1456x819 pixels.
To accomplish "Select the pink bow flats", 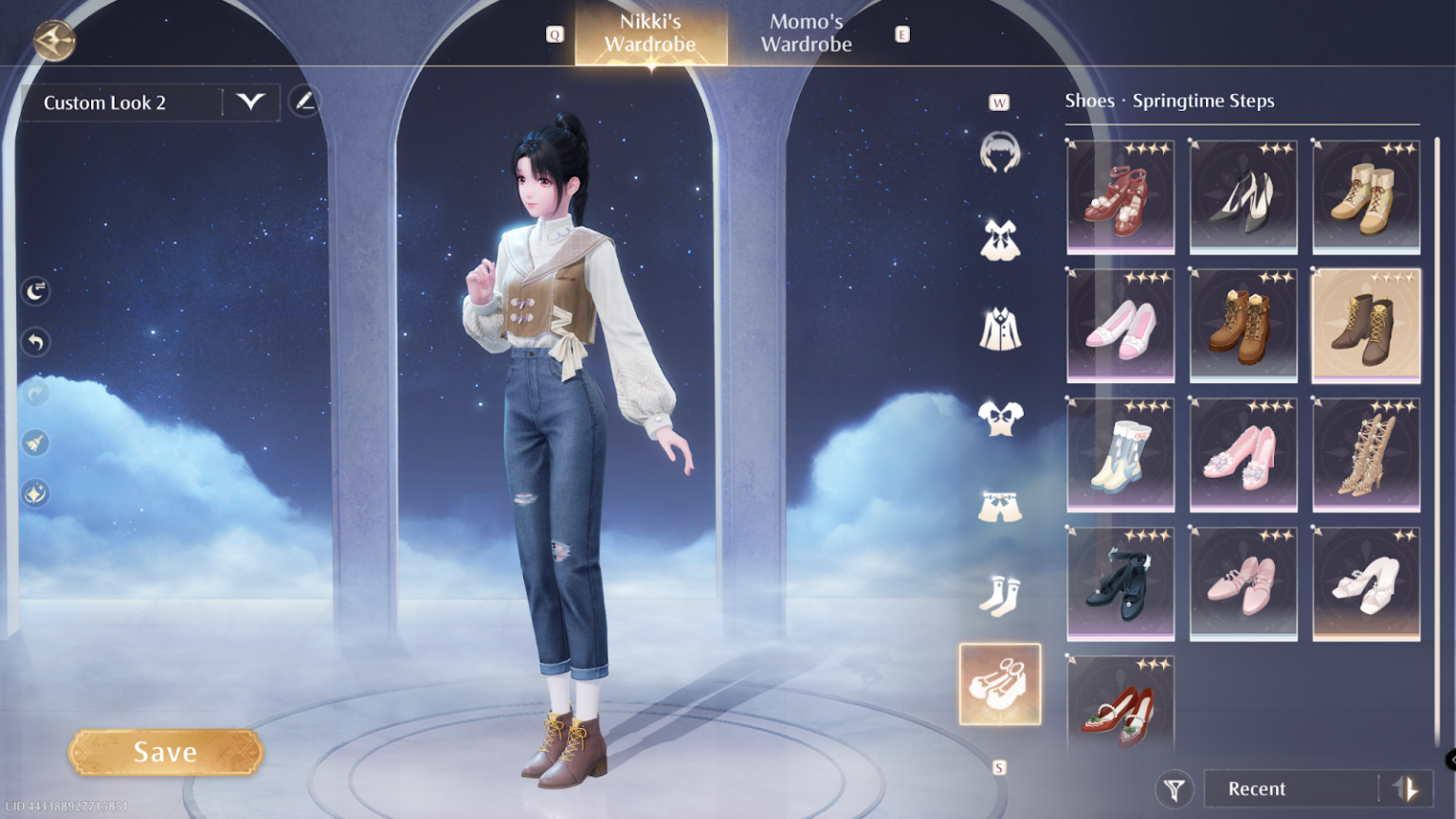I will click(x=1120, y=325).
